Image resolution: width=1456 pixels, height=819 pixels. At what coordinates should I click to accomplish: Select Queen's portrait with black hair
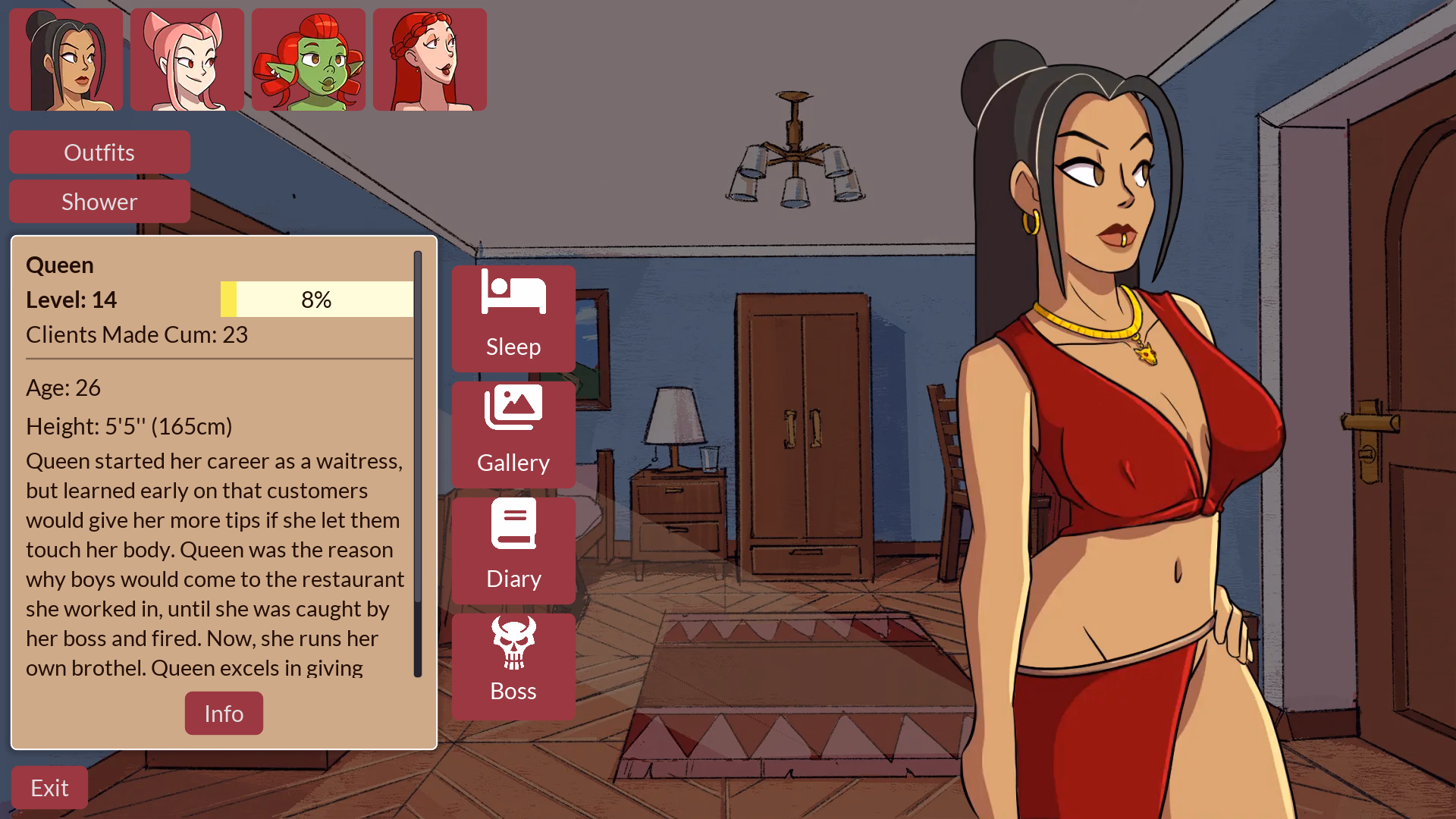[x=65, y=59]
